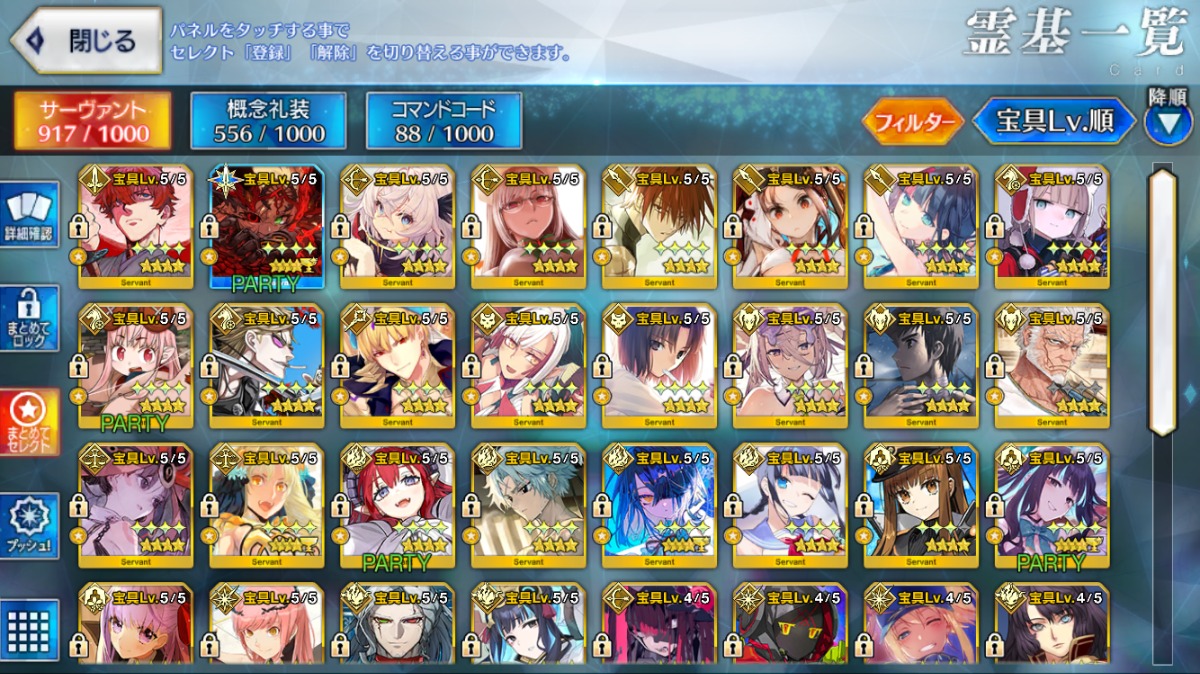Open the 概念礼装 tab
Image resolution: width=1200 pixels, height=674 pixels.
tap(268, 121)
